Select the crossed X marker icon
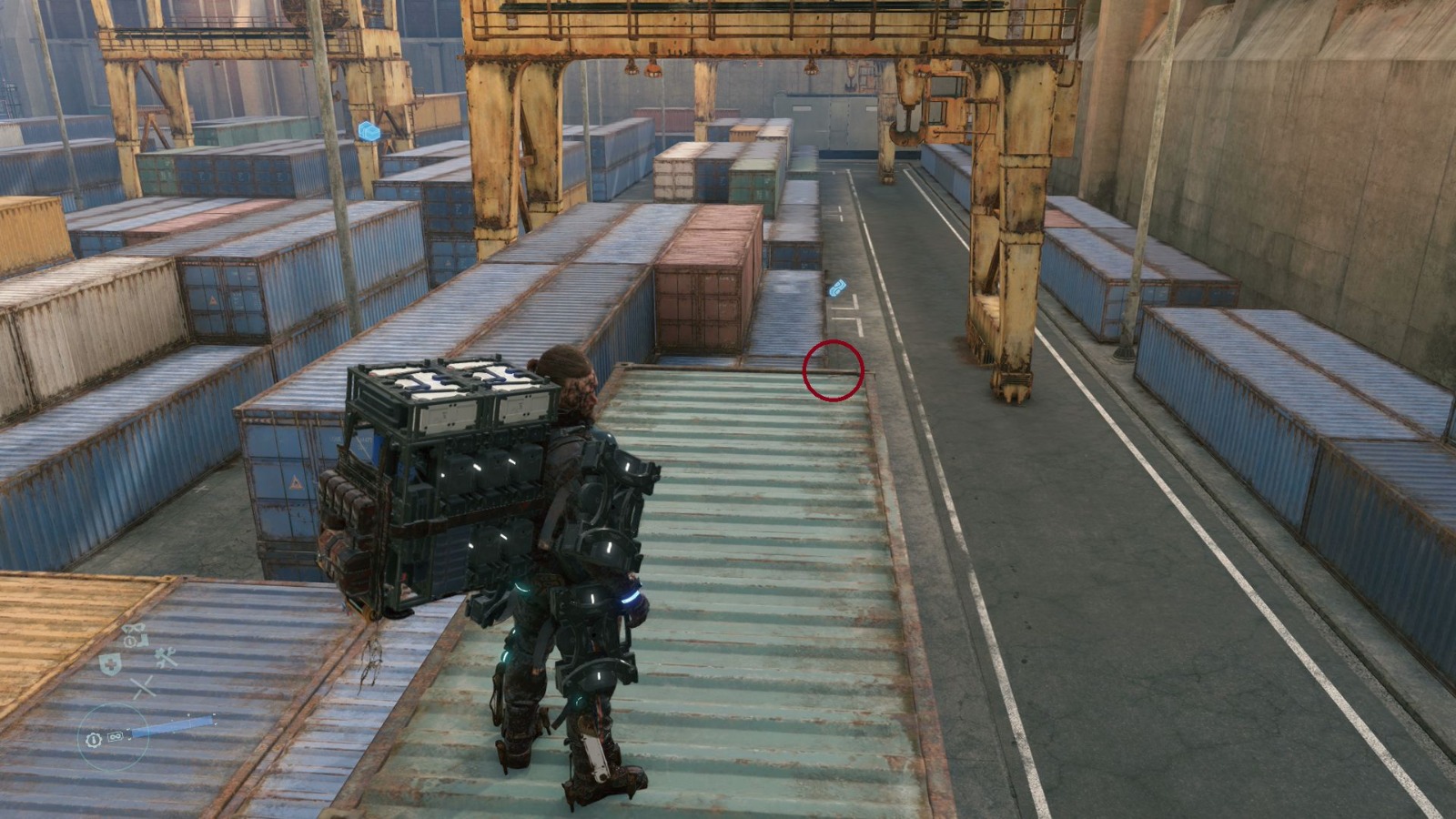This screenshot has height=819, width=1456. click(143, 685)
